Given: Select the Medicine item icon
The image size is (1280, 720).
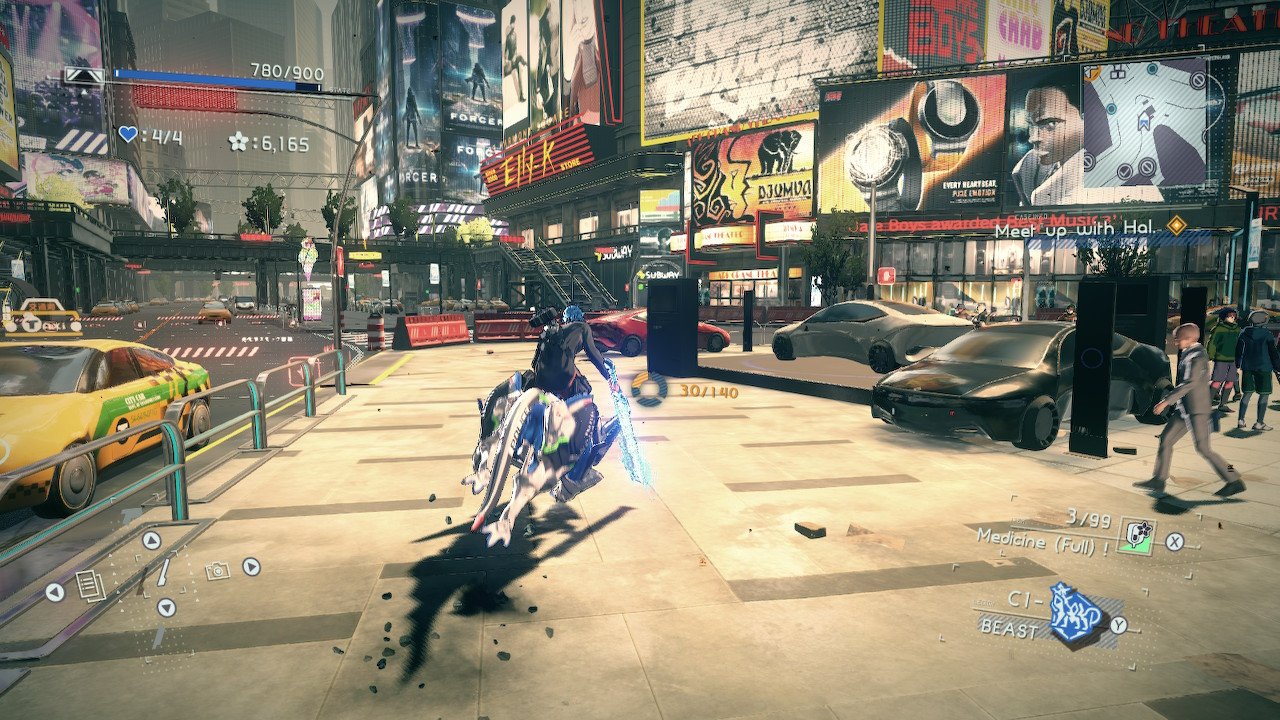Looking at the screenshot, I should click(x=1135, y=536).
